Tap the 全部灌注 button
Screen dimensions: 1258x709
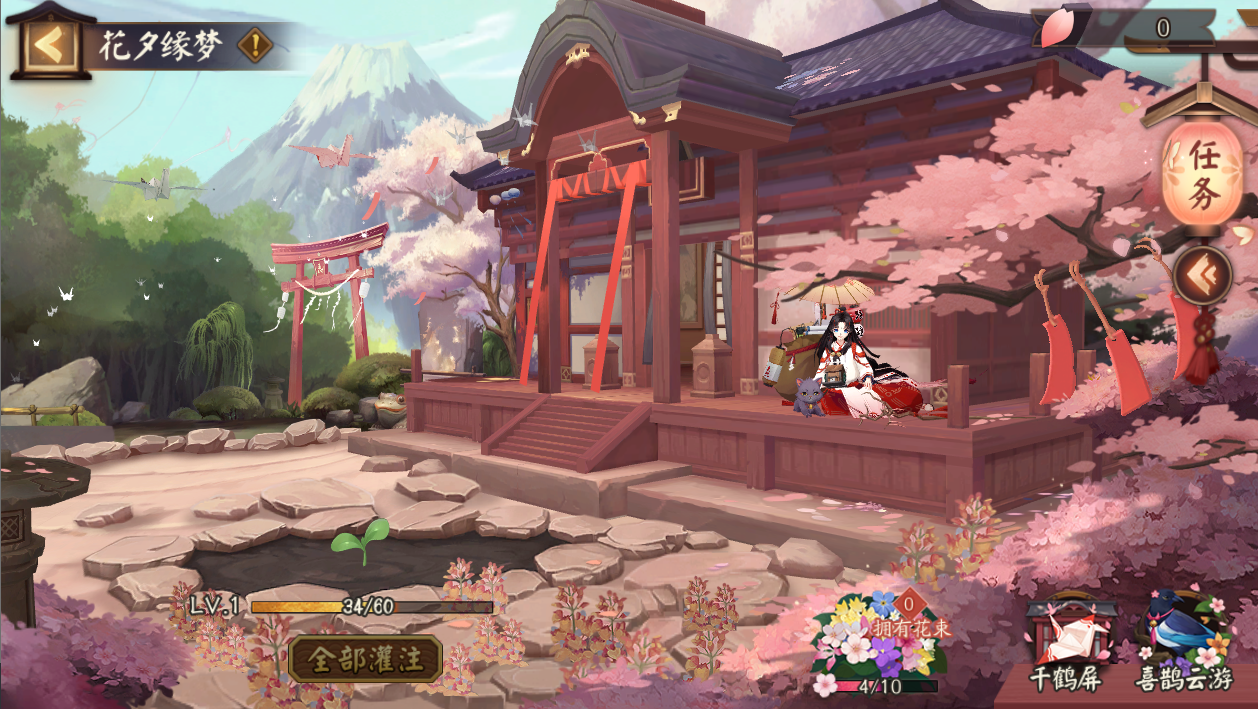click(x=365, y=659)
